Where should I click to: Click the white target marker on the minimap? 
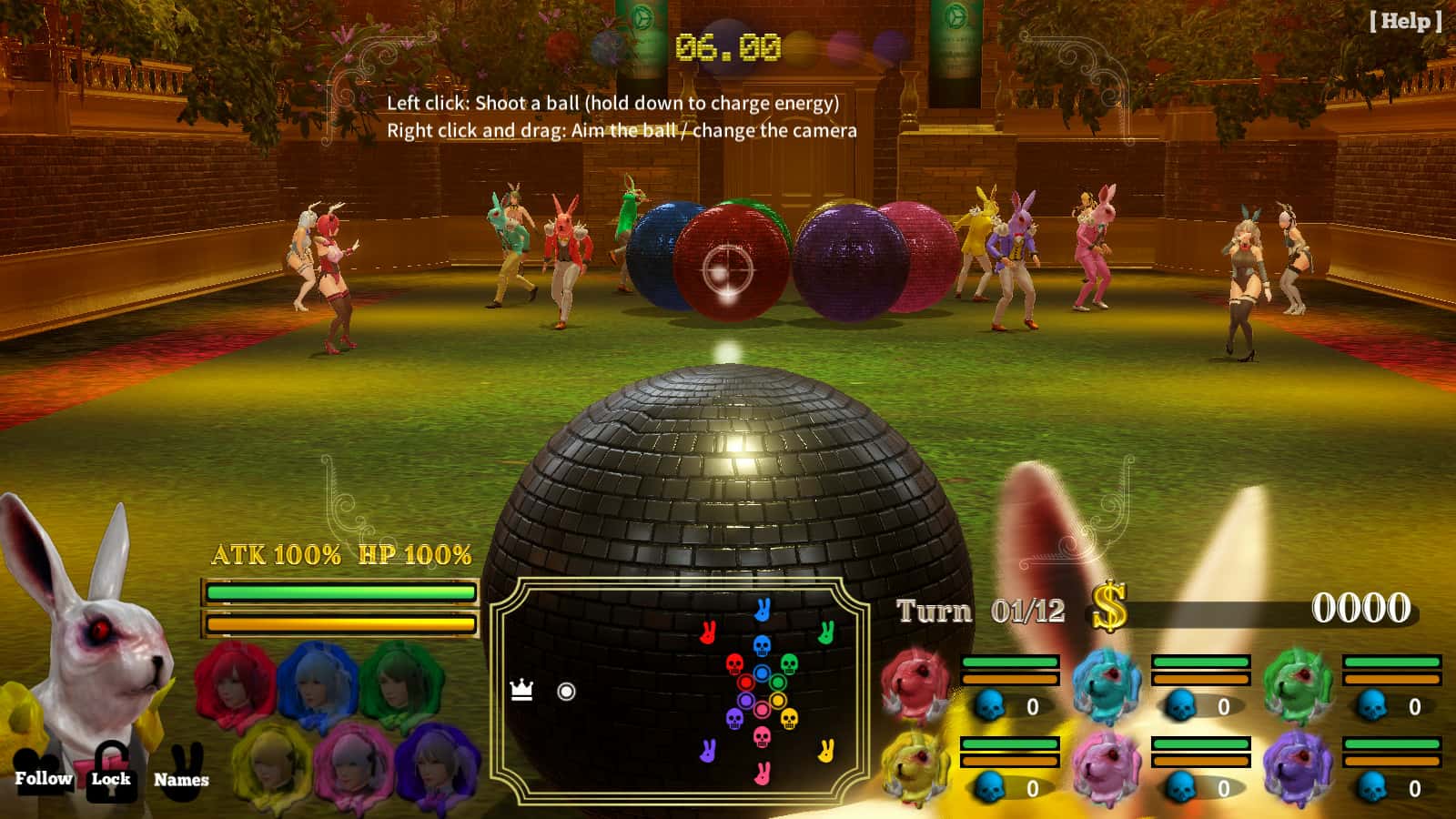pos(566,690)
